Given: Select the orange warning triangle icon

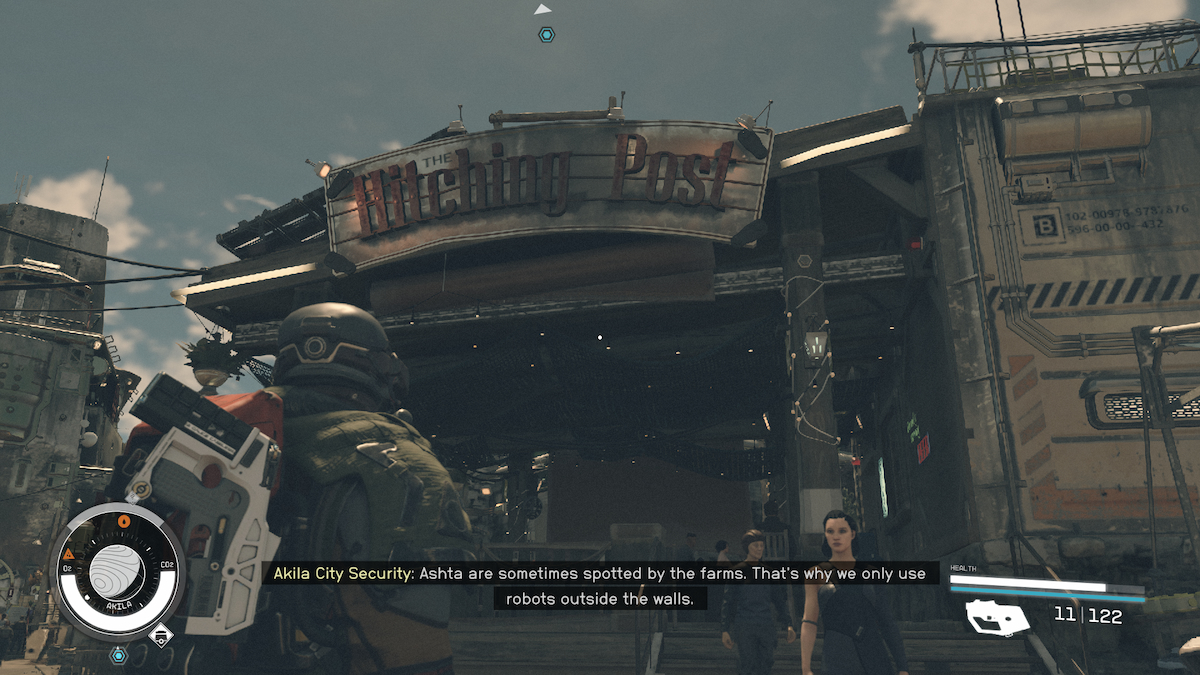Looking at the screenshot, I should coord(69,553).
